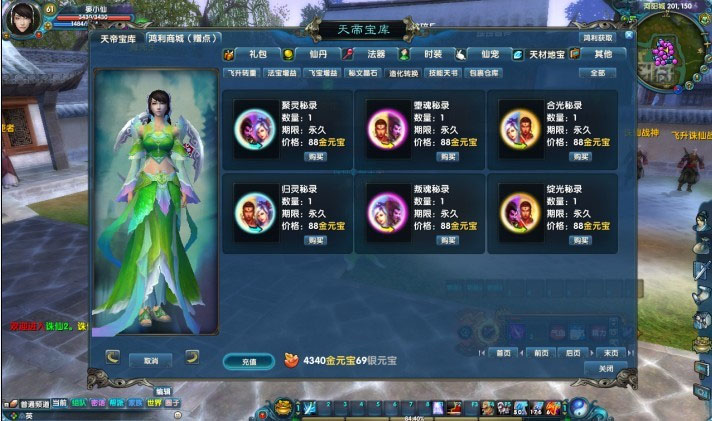Show all items with the 全部 filter
The width and height of the screenshot is (712, 421).
click(x=598, y=73)
